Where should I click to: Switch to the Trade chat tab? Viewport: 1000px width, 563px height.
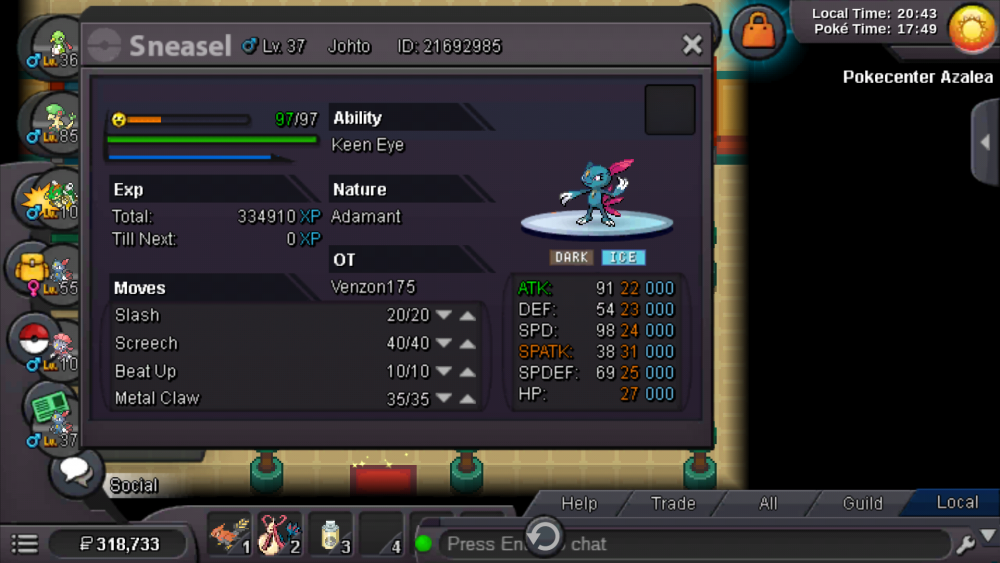coord(673,503)
